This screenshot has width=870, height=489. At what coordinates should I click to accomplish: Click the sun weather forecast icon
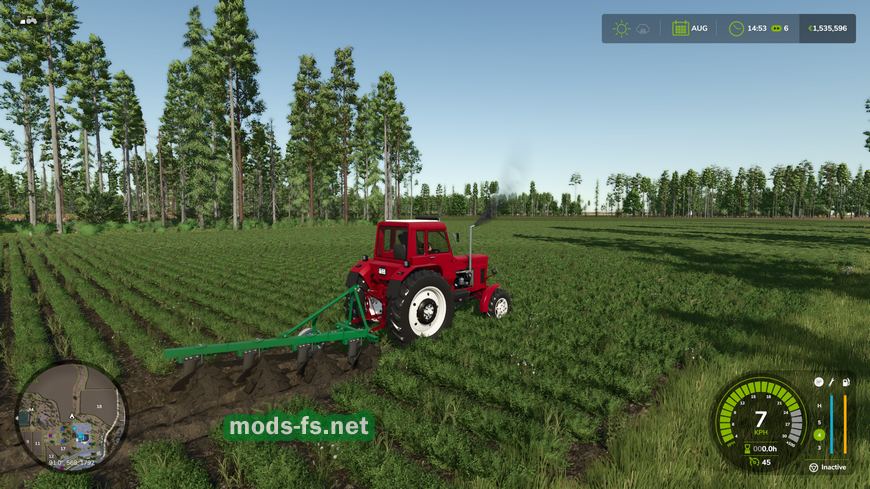tap(621, 28)
